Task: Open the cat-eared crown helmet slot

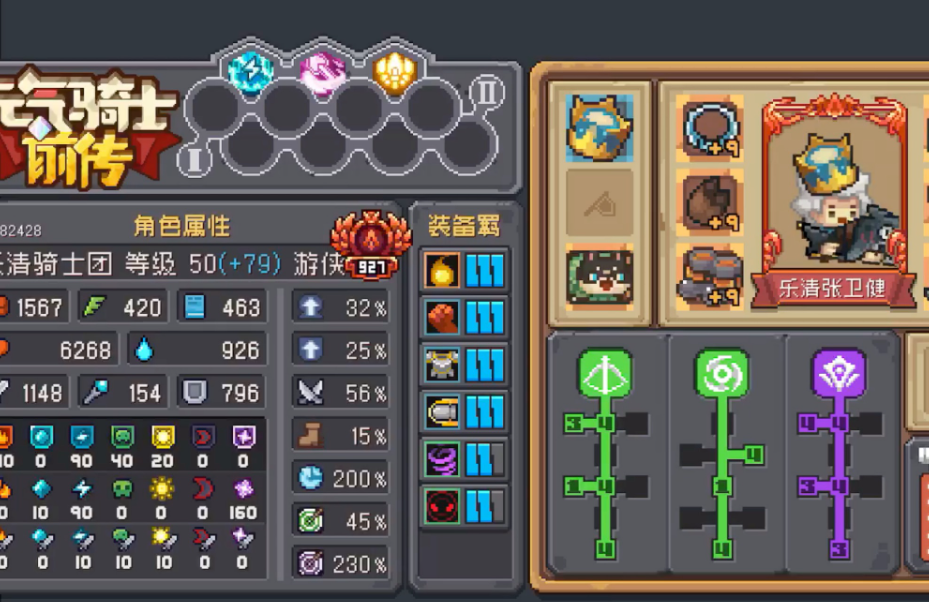Action: pos(600,127)
